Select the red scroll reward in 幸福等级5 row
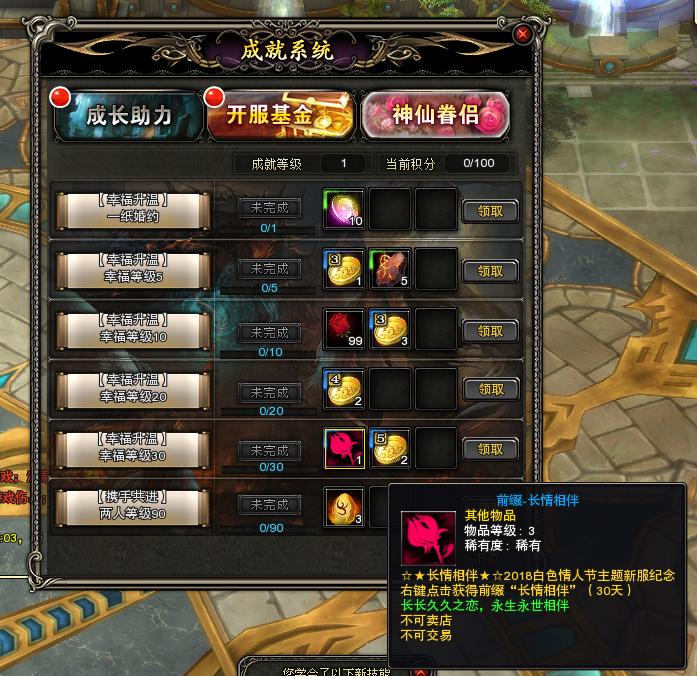Screen dimensions: 697x676 [390, 270]
